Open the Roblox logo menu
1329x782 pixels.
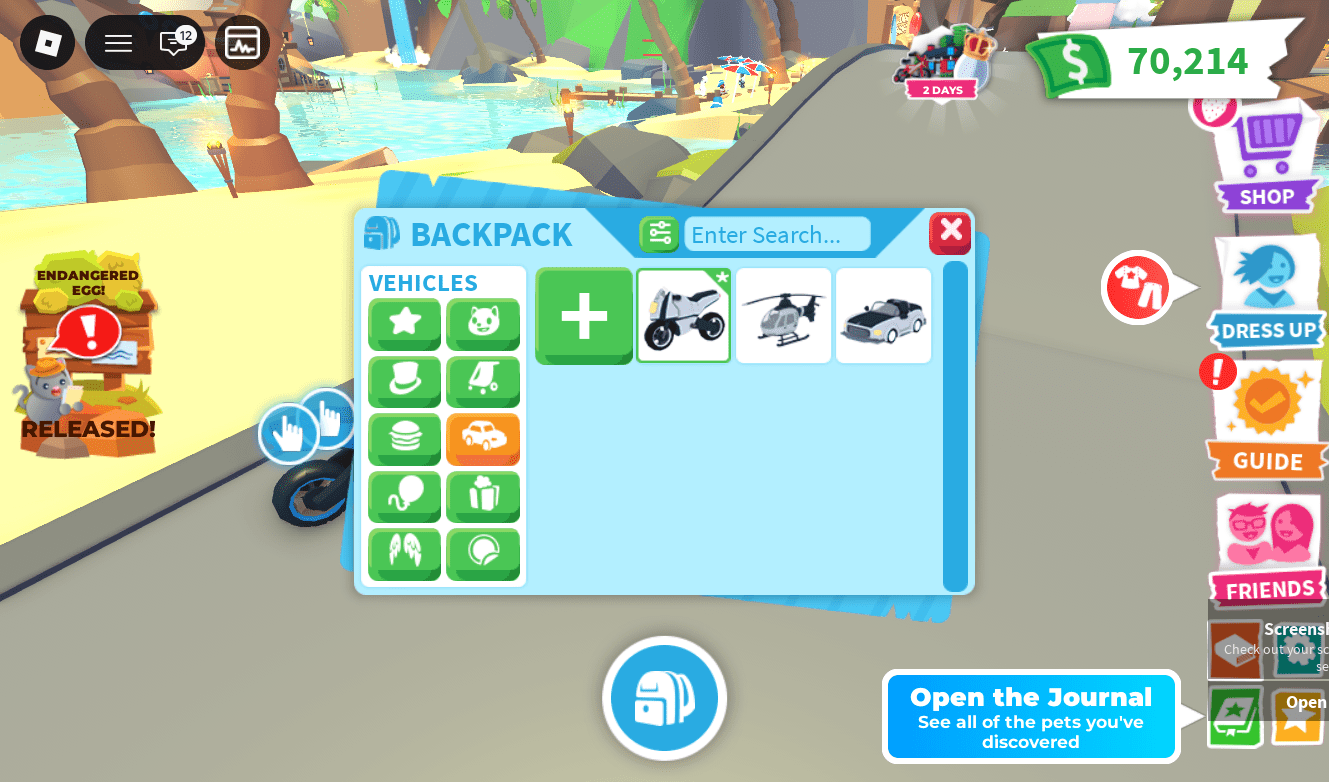coord(46,43)
